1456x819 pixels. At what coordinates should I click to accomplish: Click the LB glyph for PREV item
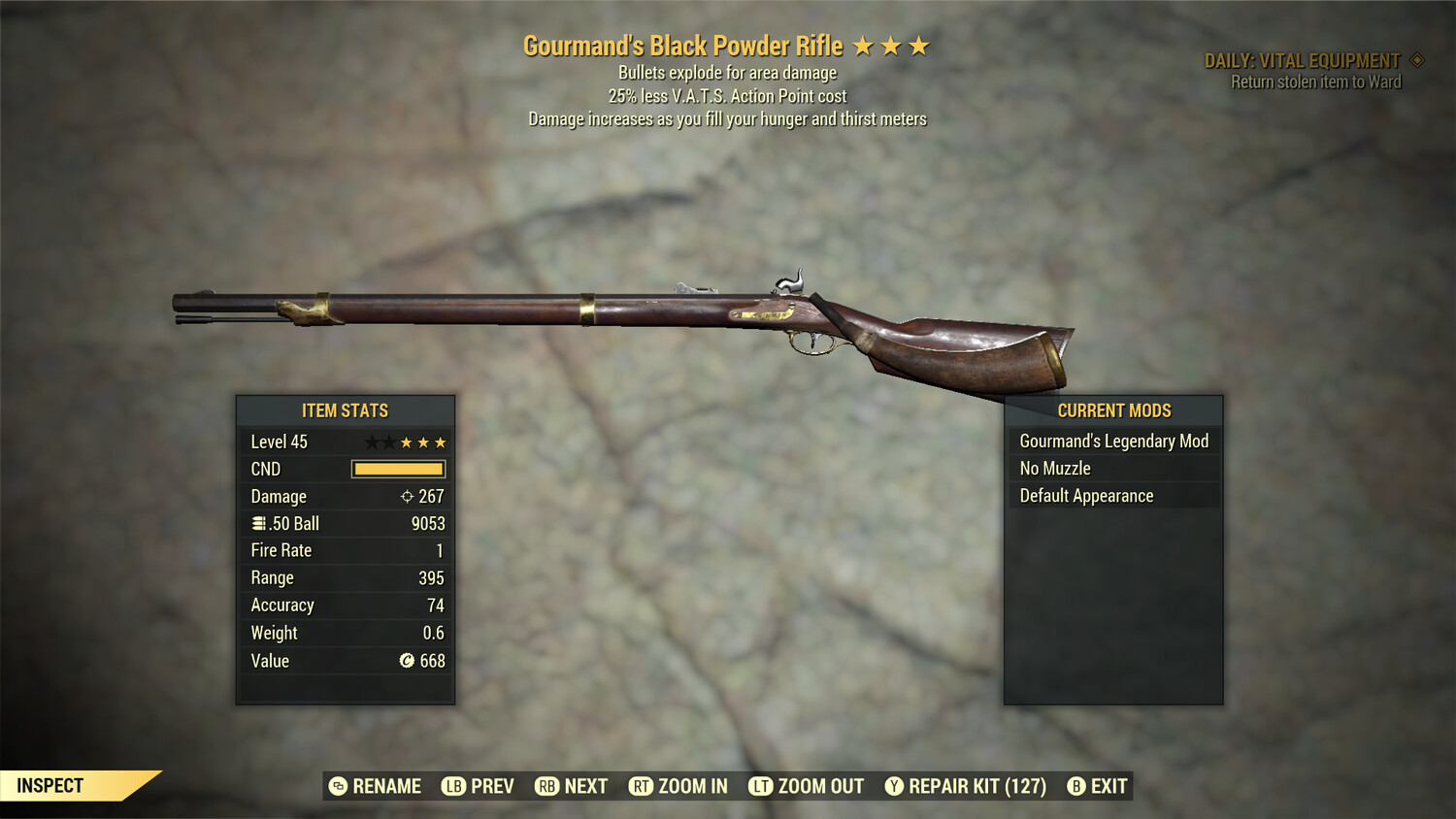click(x=452, y=786)
